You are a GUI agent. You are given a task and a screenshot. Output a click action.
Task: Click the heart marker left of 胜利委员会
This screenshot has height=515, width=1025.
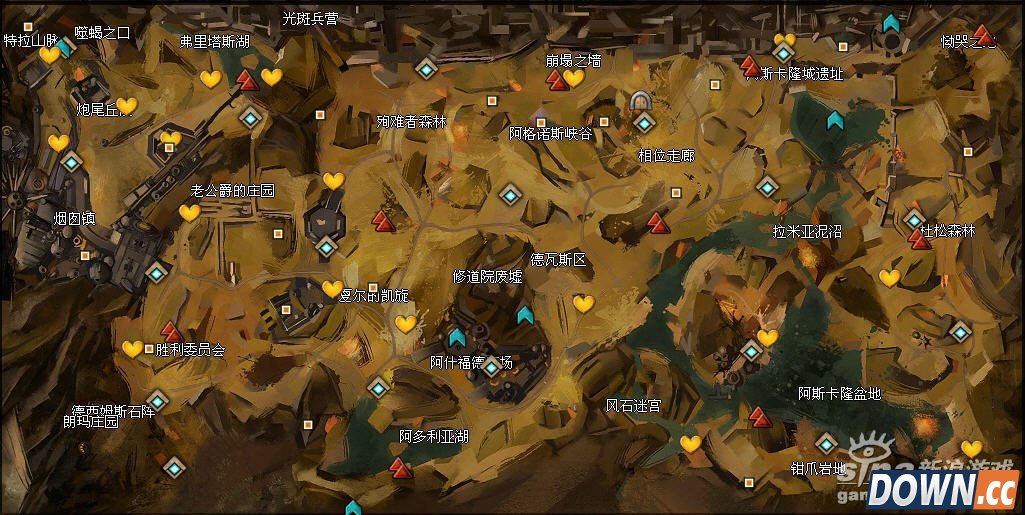tap(132, 349)
